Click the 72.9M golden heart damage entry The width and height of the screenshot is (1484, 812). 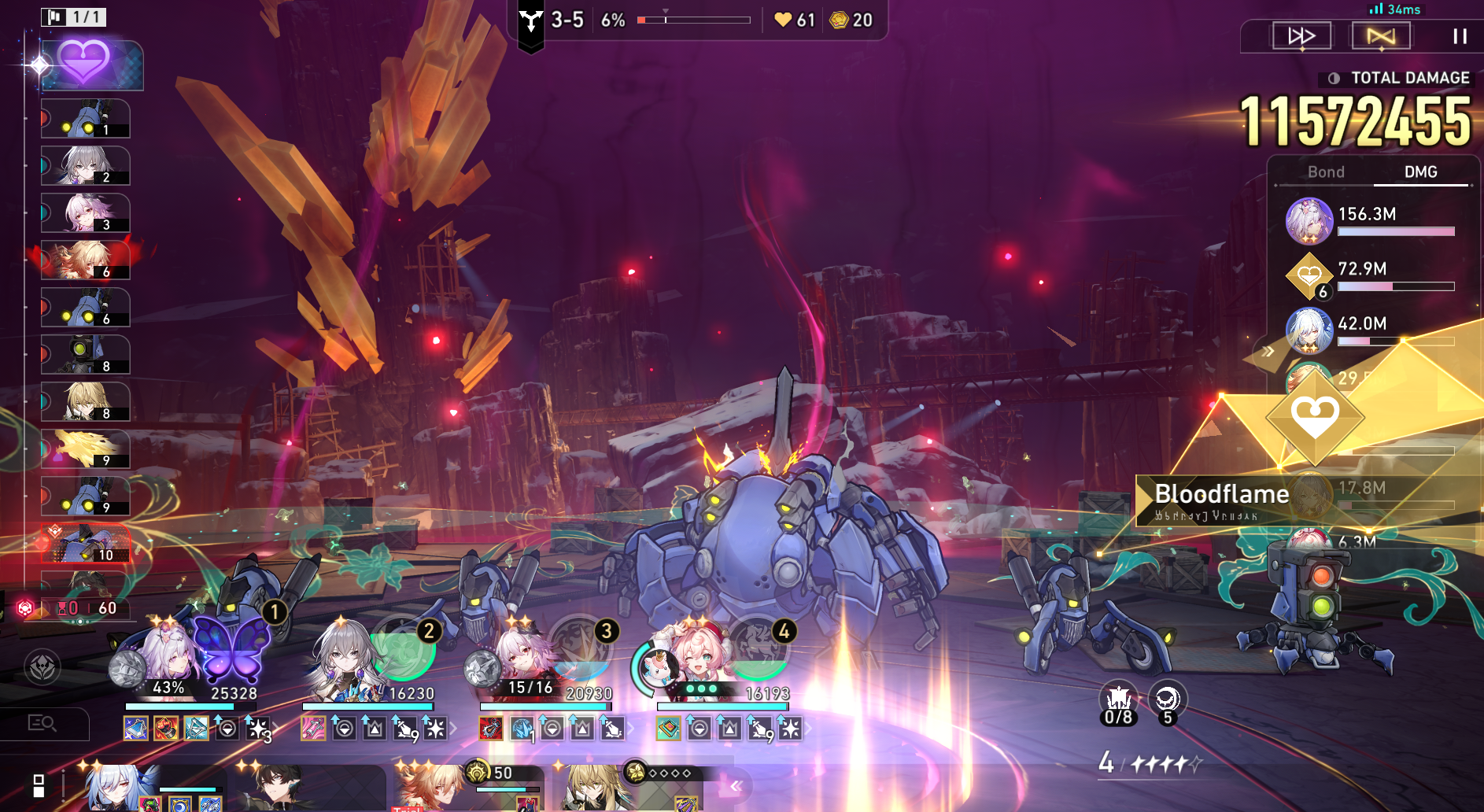(x=1369, y=276)
